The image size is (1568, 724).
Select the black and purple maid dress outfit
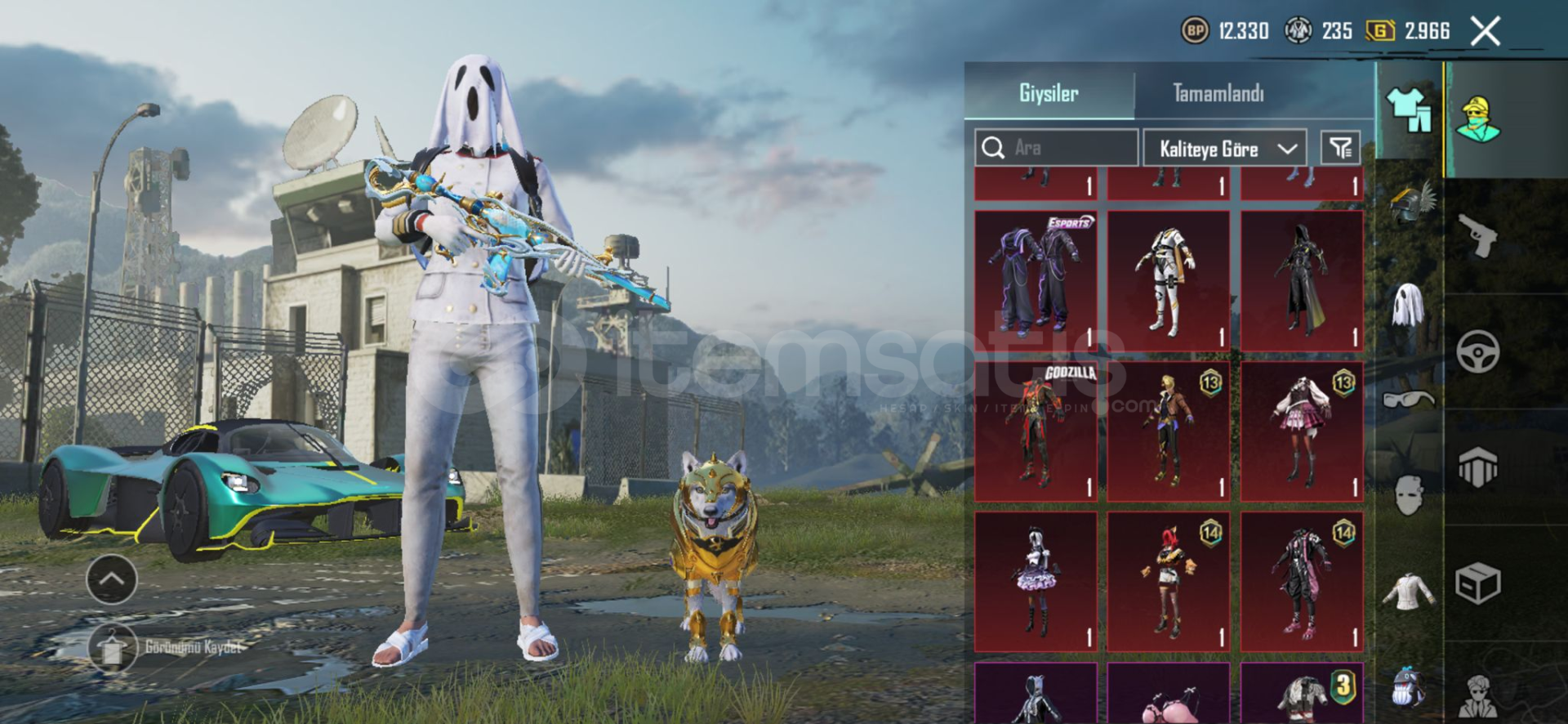(1036, 582)
